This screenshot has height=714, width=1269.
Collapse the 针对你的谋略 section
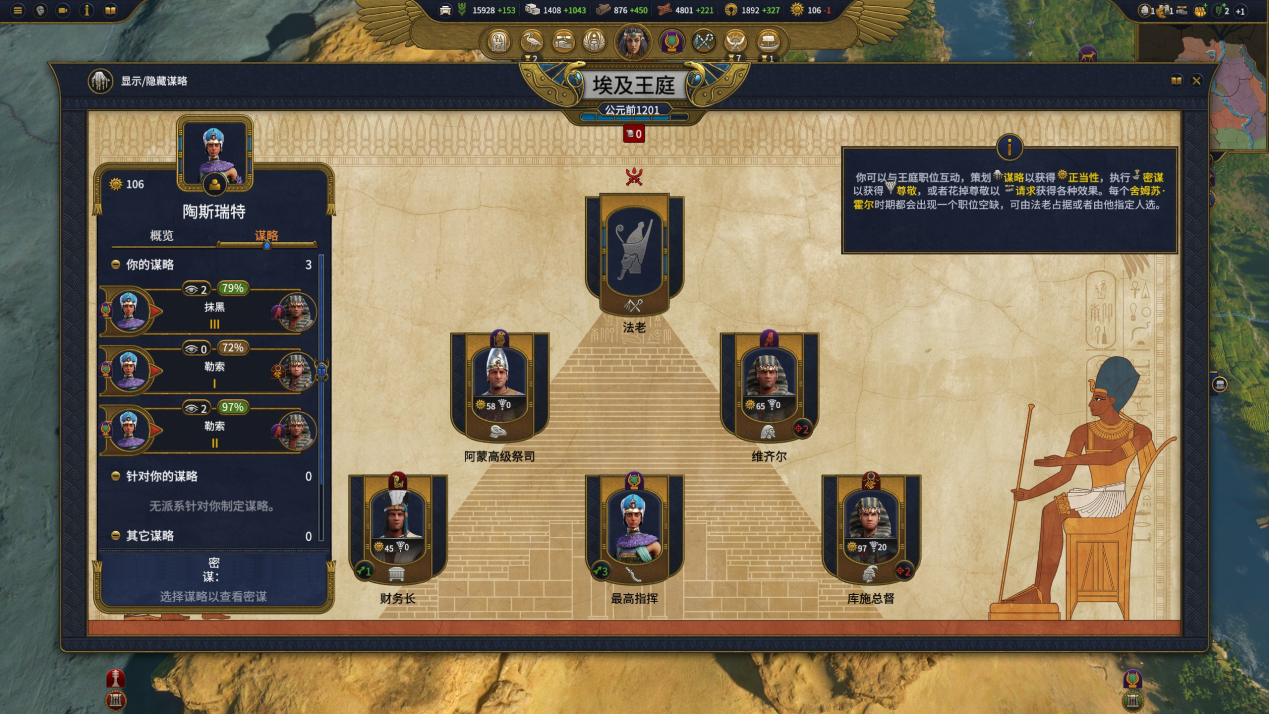[x=117, y=477]
